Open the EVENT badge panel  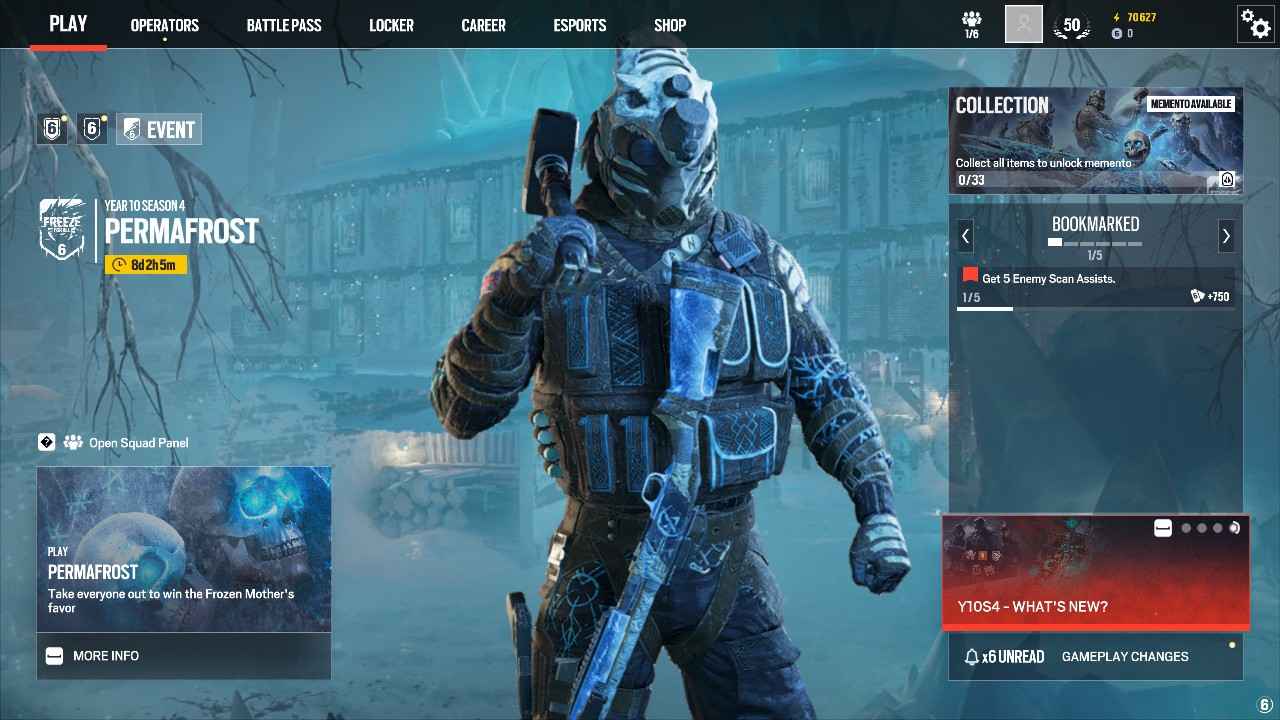(158, 128)
